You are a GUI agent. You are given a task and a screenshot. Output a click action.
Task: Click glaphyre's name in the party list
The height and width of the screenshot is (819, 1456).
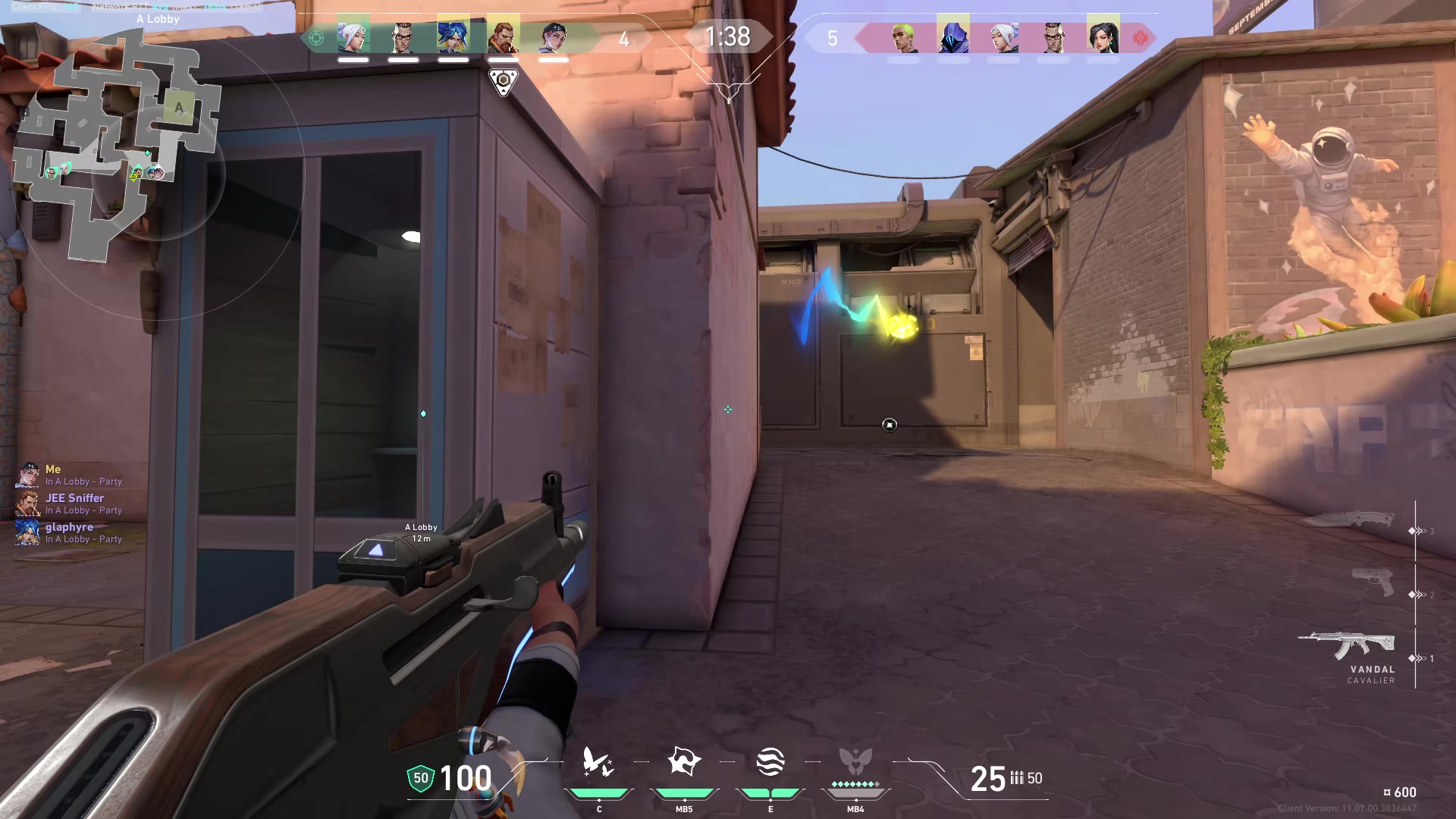point(68,526)
